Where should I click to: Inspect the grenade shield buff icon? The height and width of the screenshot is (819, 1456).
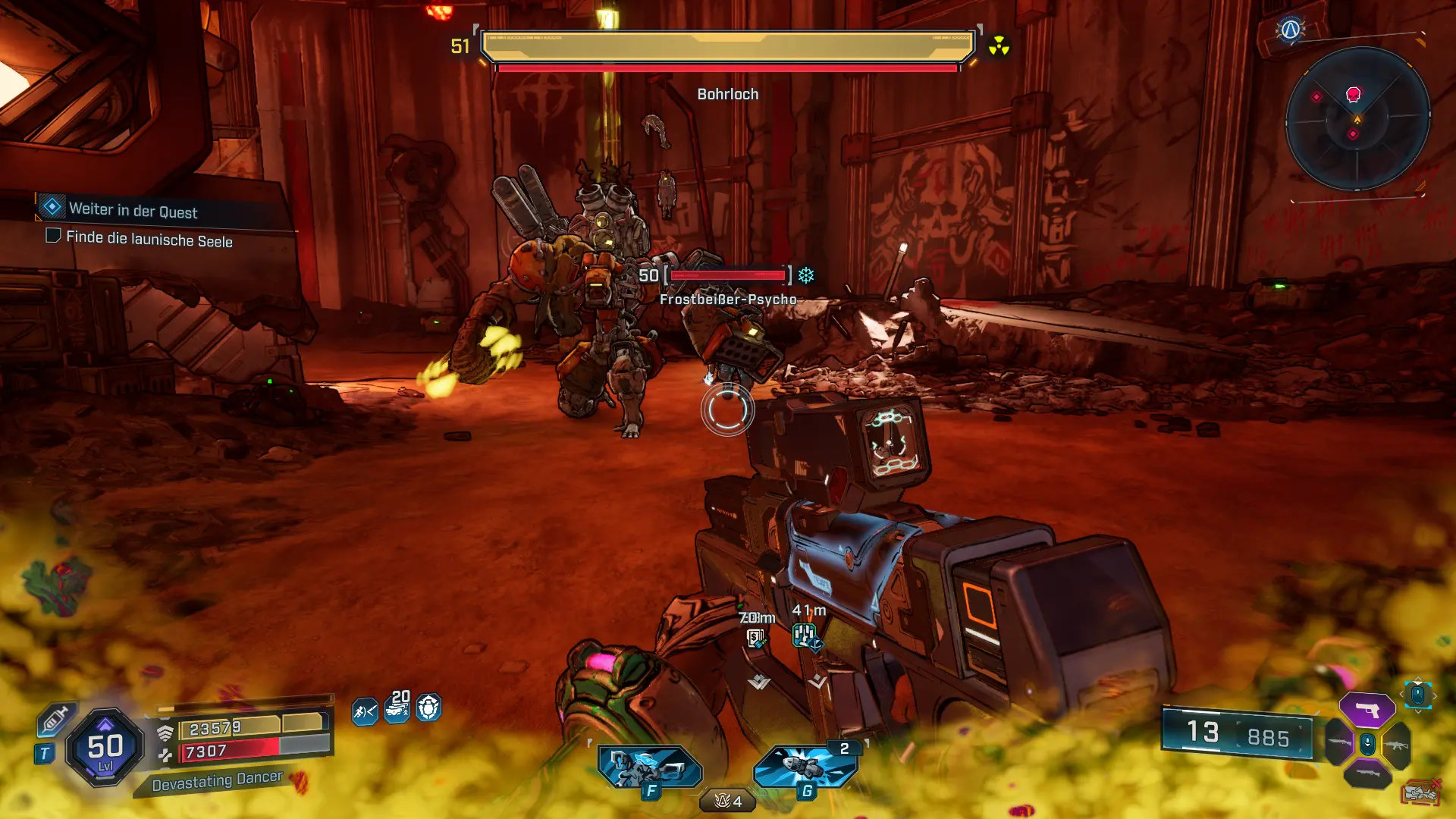point(428,708)
